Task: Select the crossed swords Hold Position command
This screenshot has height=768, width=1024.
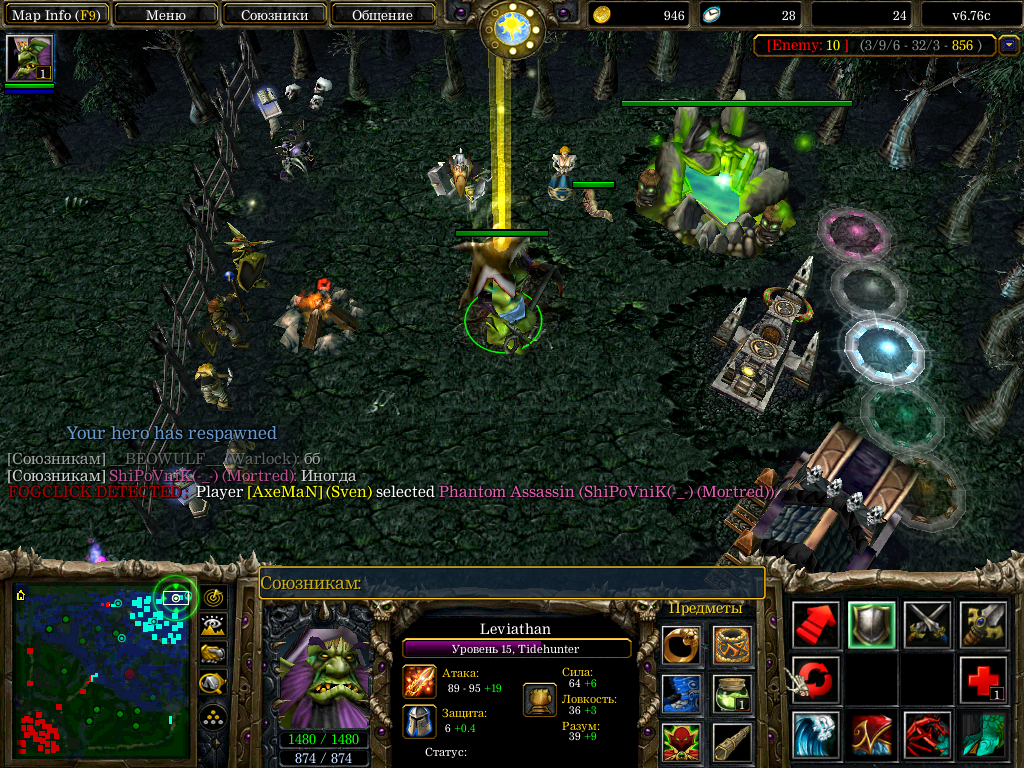Action: click(927, 625)
